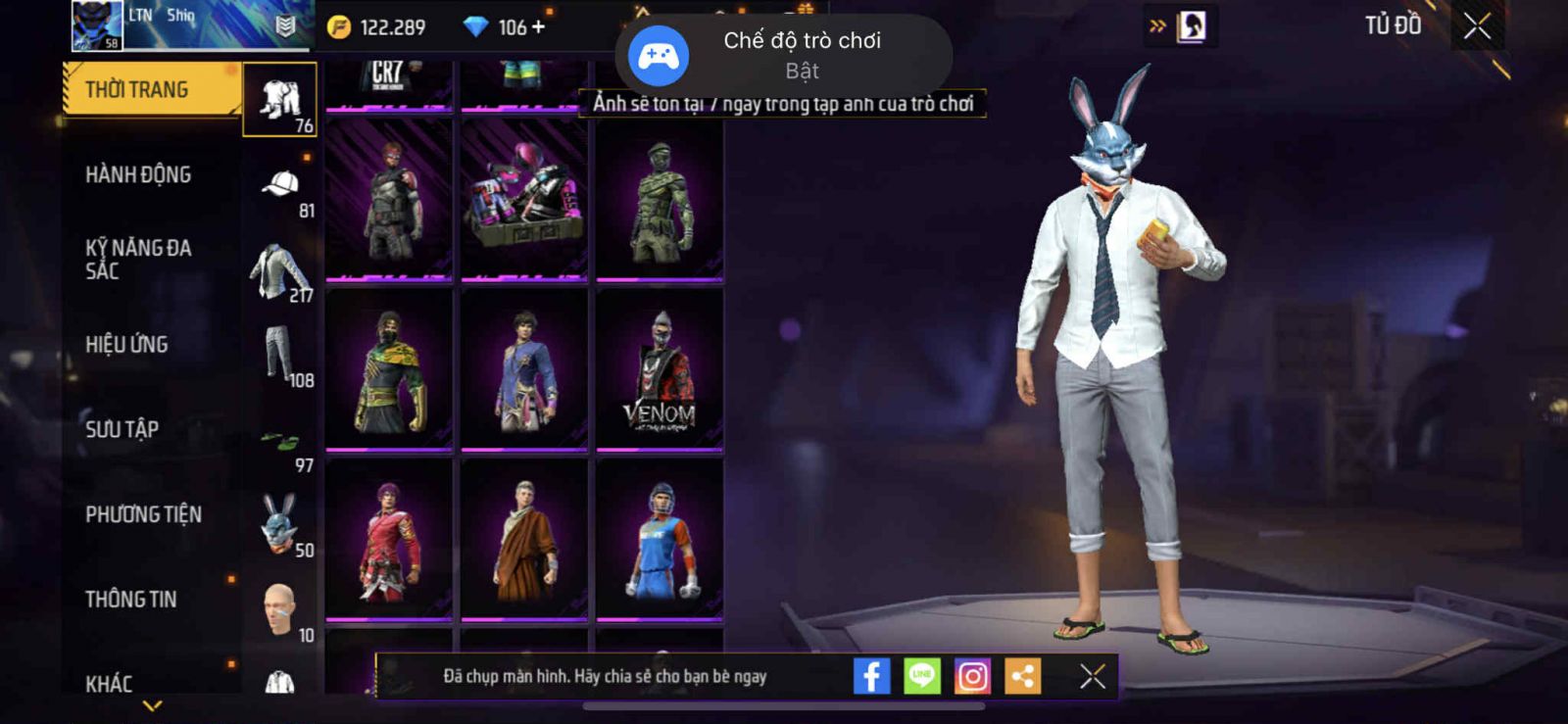Add diamonds with the plus button
Image resolution: width=1568 pixels, height=724 pixels.
[538, 26]
